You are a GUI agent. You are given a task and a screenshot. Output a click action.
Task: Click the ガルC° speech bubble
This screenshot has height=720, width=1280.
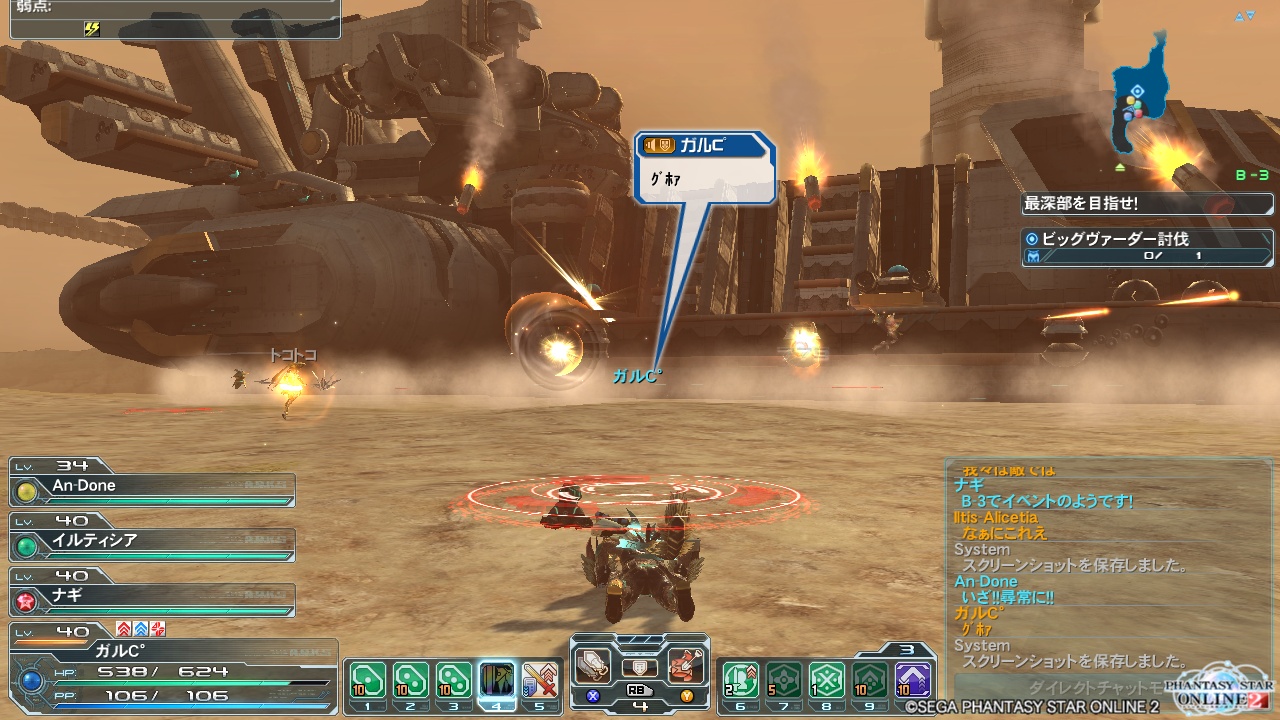click(706, 168)
